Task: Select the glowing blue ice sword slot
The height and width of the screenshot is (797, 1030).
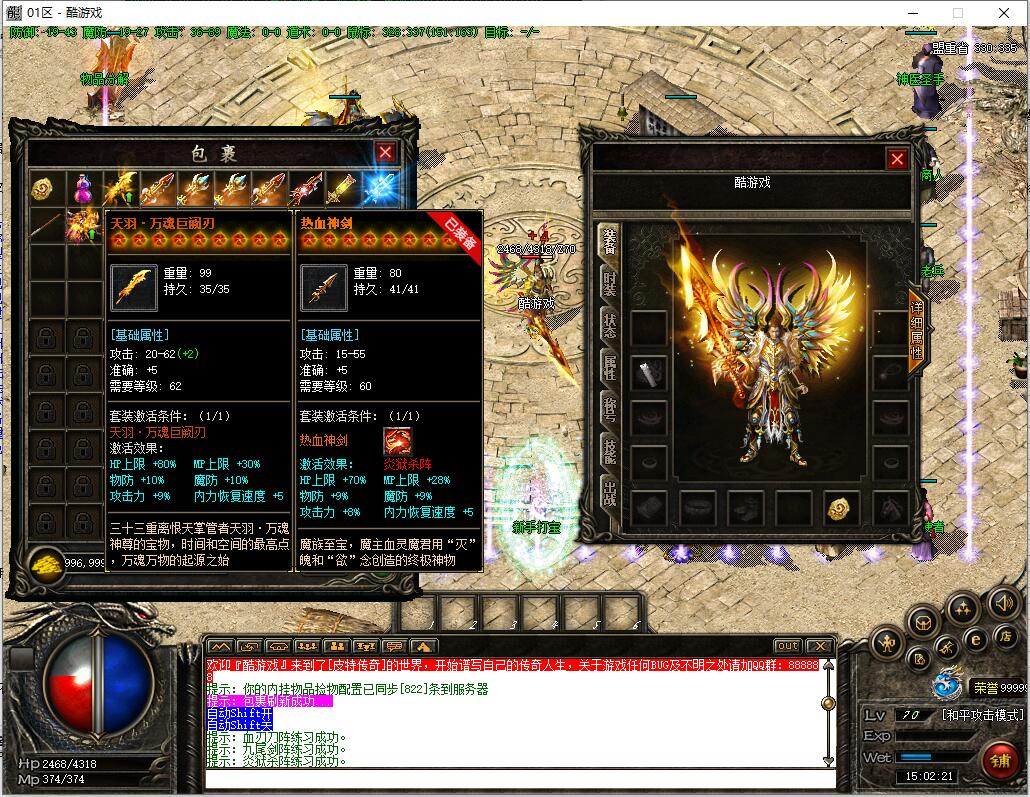Action: [x=380, y=189]
